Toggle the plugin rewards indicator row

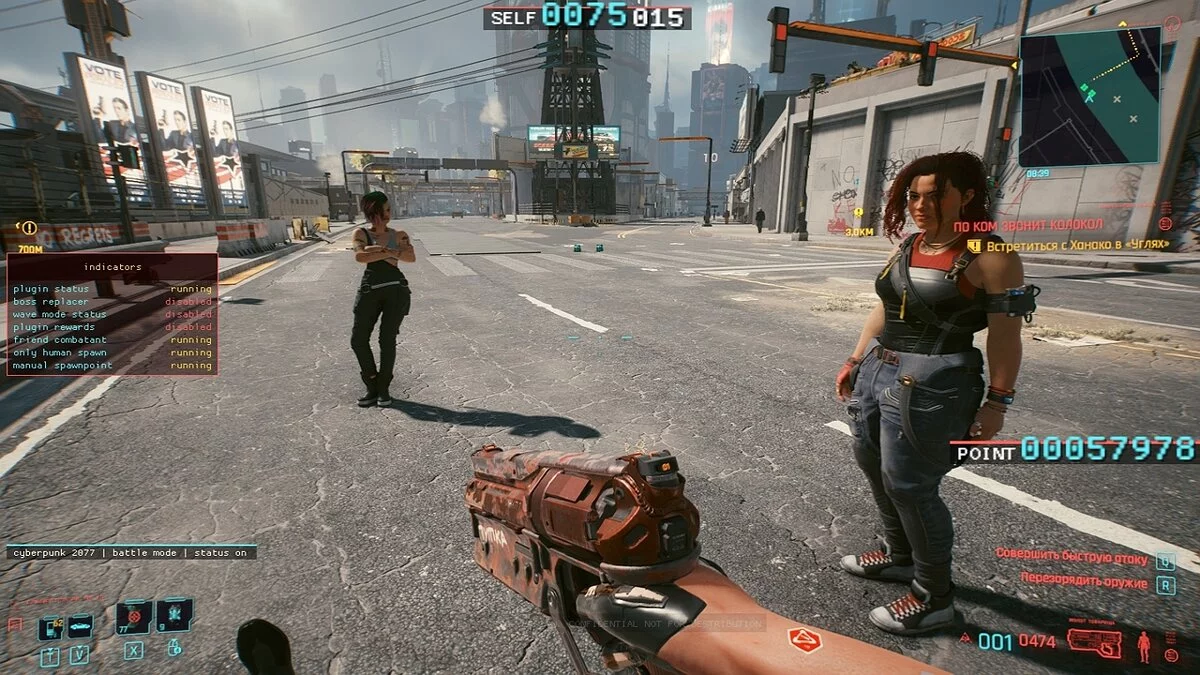click(x=112, y=327)
